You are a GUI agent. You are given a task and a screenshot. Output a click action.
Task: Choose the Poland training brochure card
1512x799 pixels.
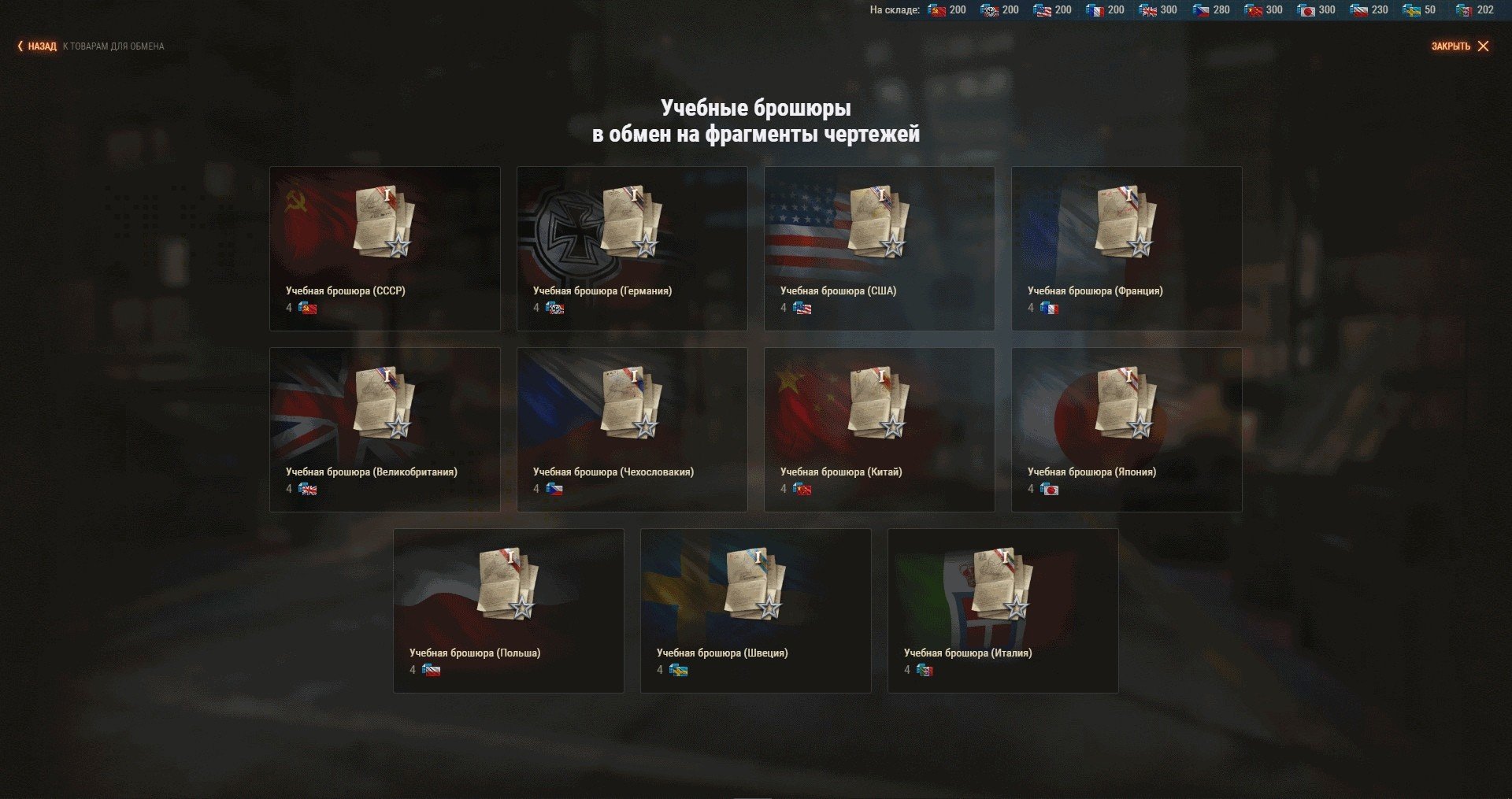pos(508,610)
